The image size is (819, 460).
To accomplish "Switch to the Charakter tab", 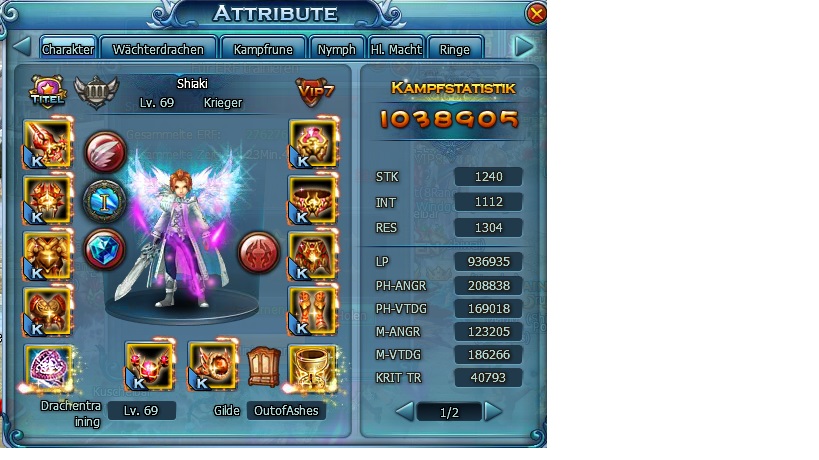I will 68,49.
